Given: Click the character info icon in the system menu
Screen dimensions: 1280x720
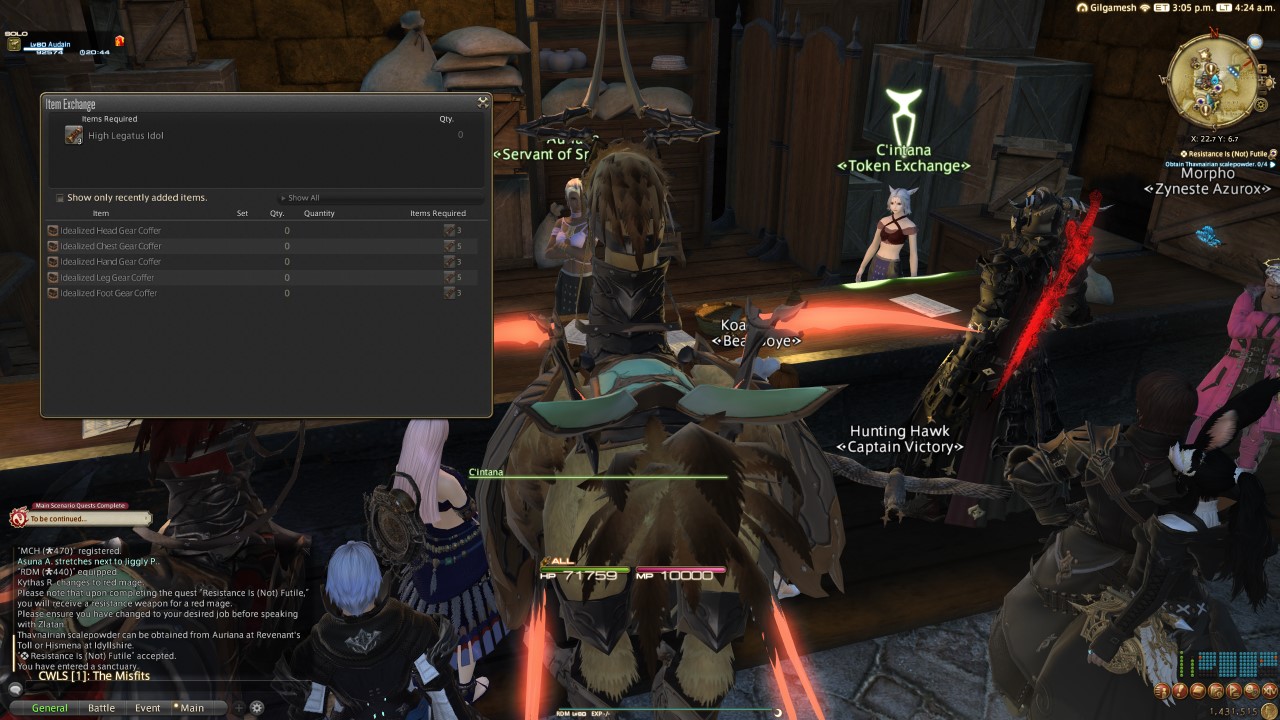Looking at the screenshot, I should point(1162,692).
